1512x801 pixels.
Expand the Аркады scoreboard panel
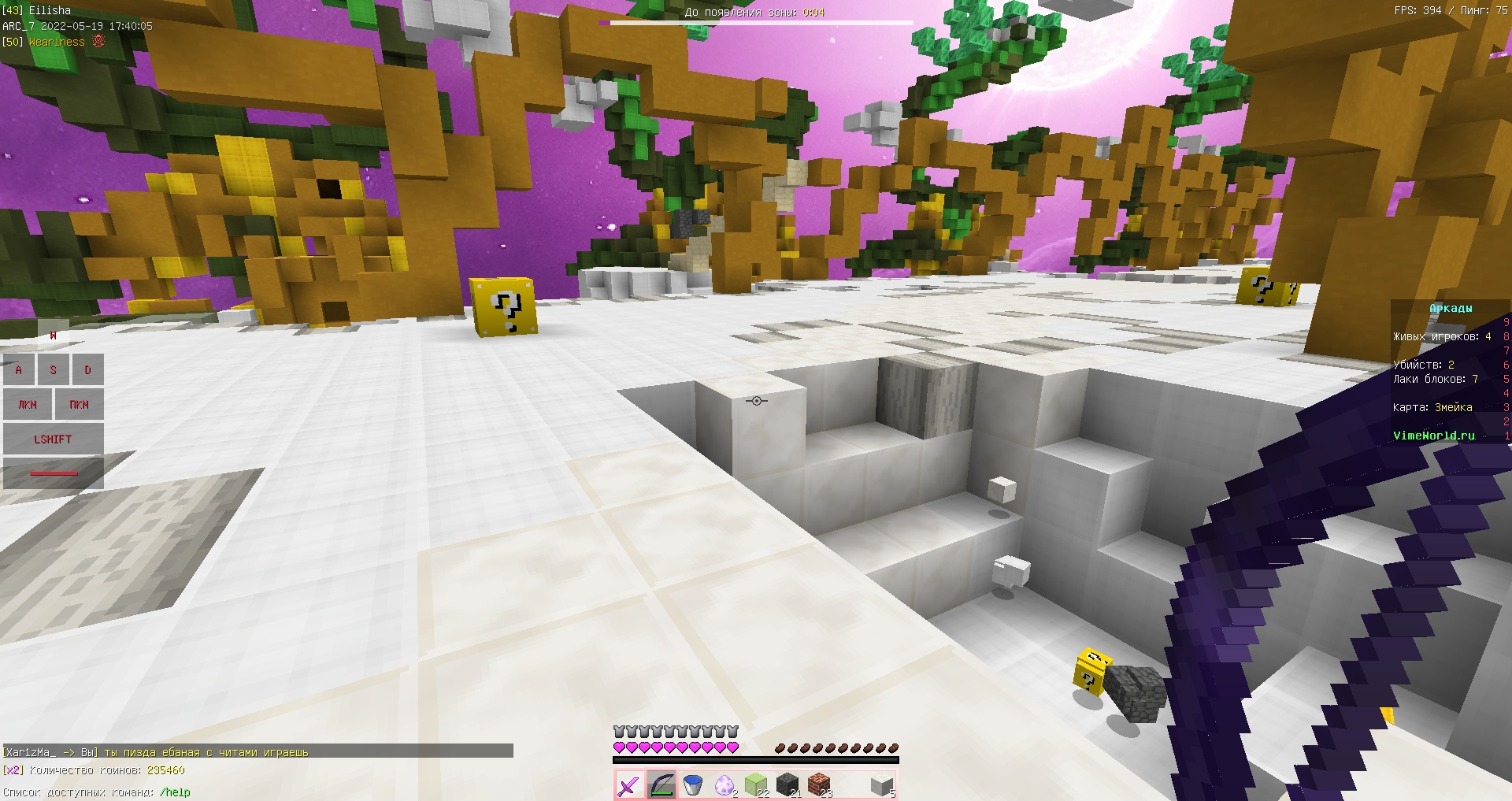(x=1450, y=308)
